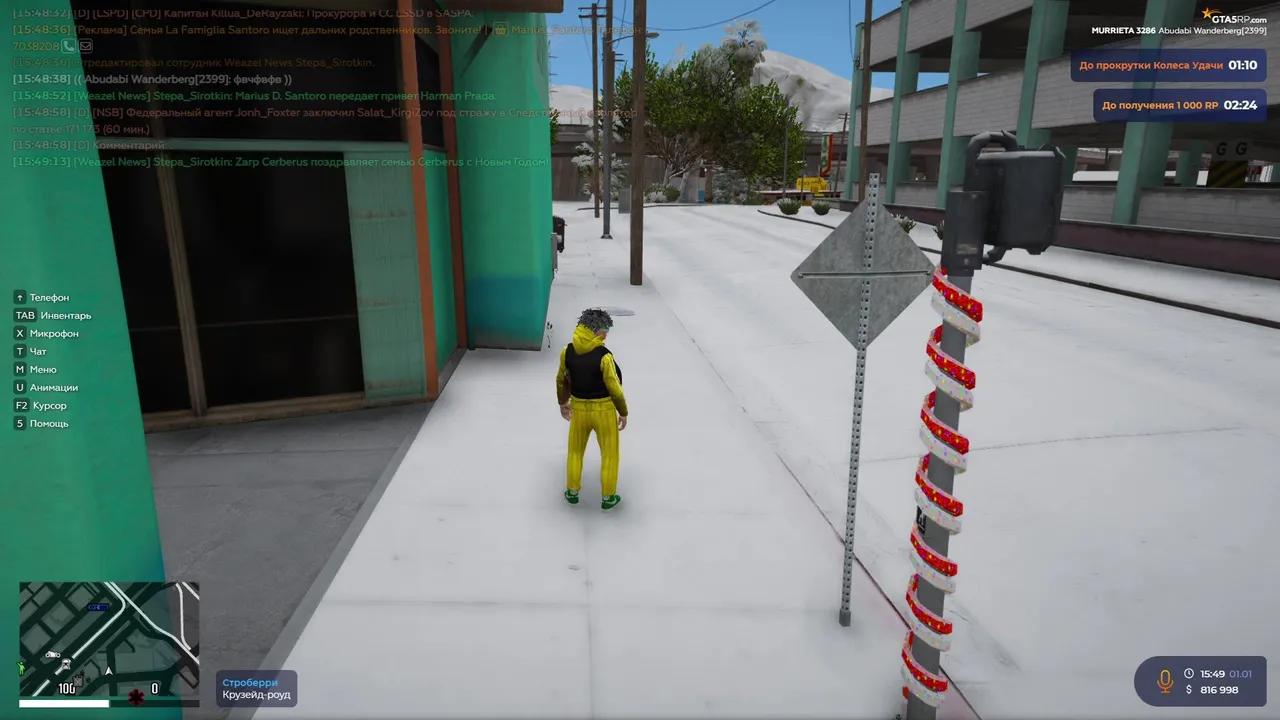Expand the До получения 1 000 RP timer
The width and height of the screenshot is (1280, 720).
pyautogui.click(x=1178, y=104)
